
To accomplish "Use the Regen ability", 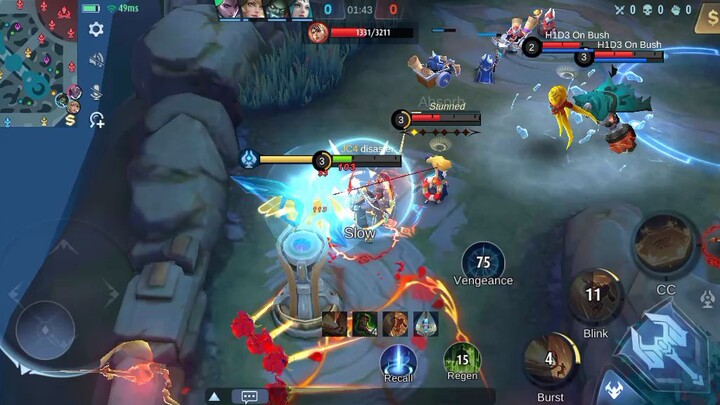I will [x=461, y=360].
